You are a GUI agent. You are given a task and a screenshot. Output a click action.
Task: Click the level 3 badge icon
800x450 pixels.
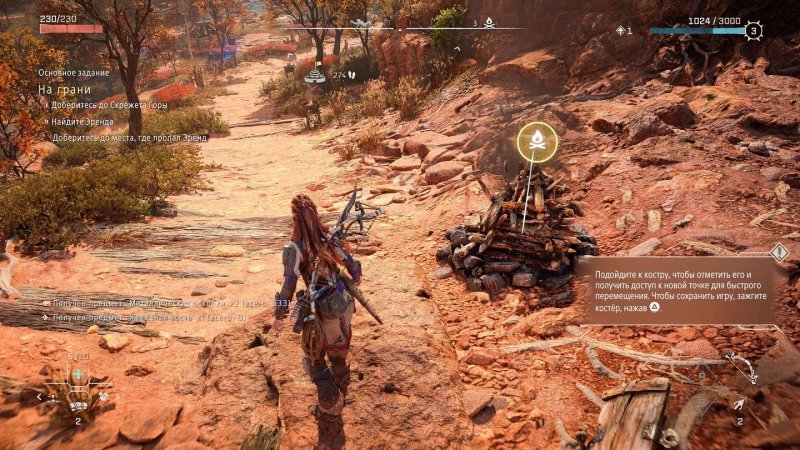pos(754,31)
